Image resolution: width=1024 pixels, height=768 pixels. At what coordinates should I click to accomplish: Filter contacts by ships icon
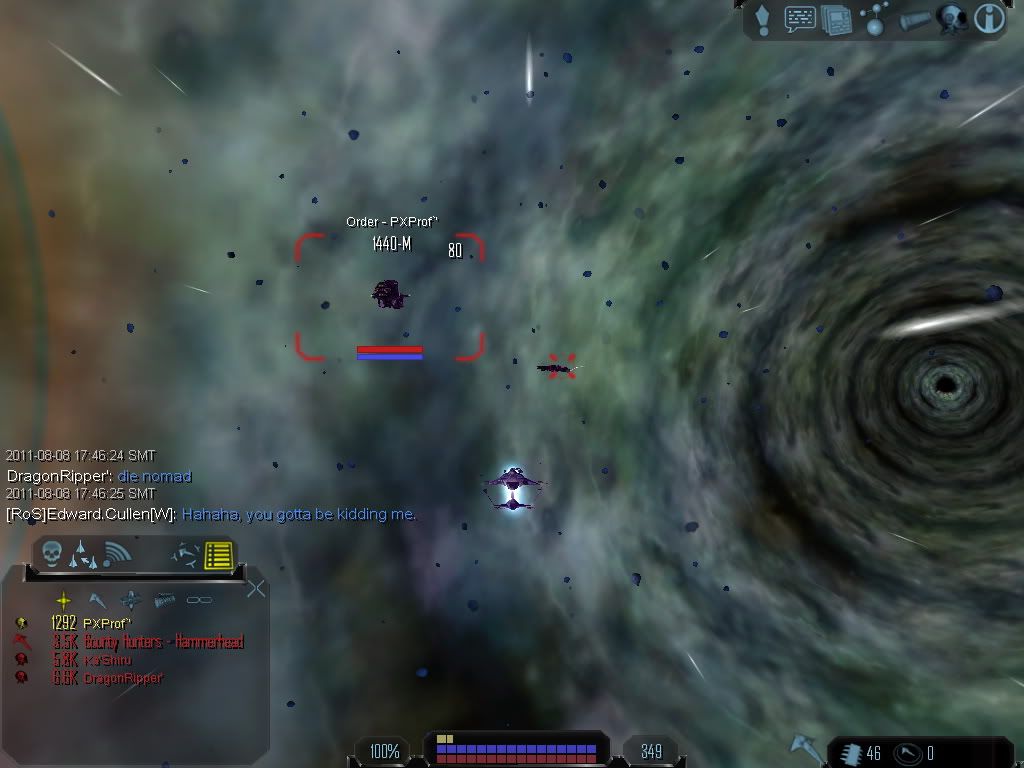tap(97, 600)
